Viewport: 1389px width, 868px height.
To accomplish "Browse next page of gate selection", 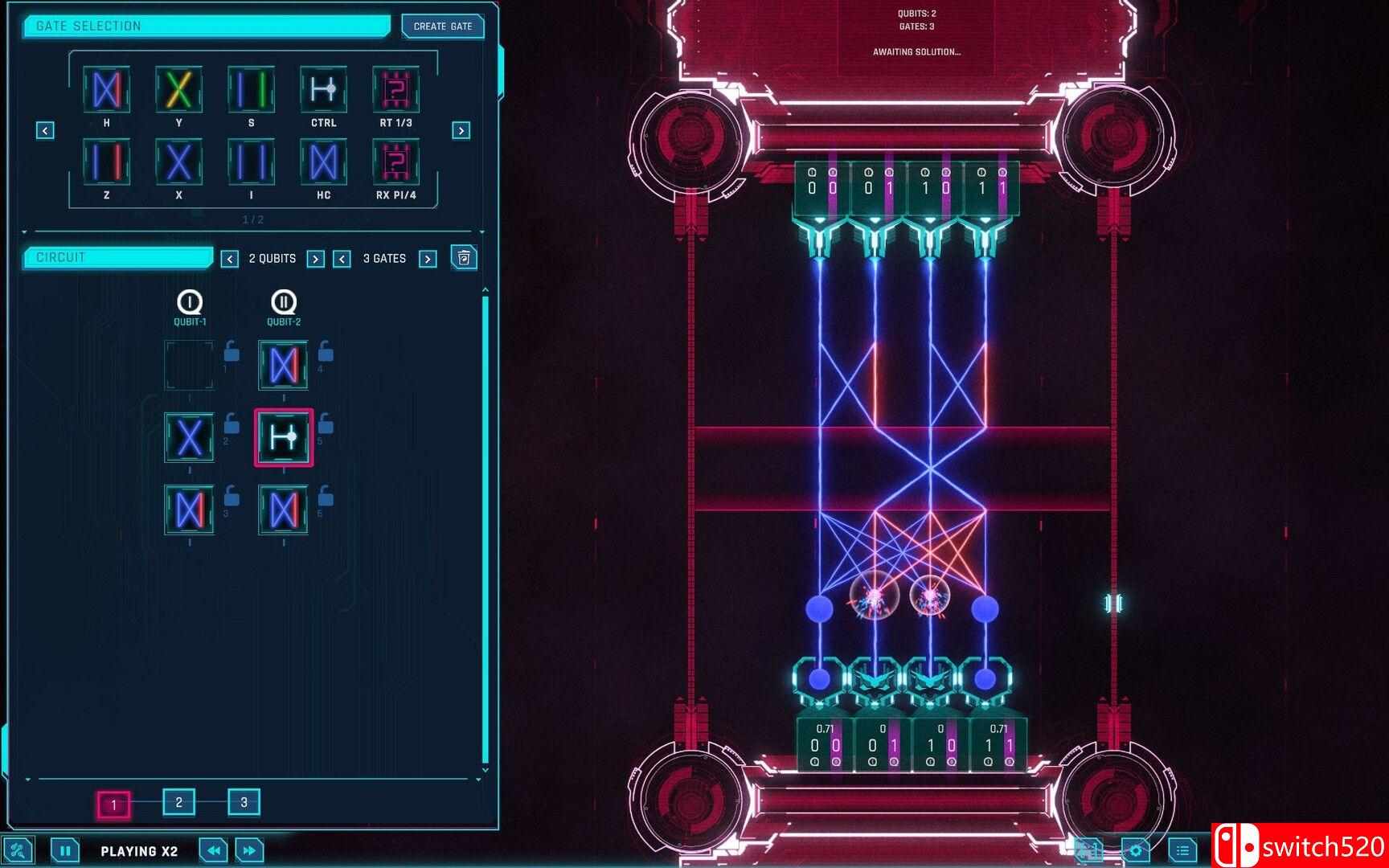I will click(460, 129).
